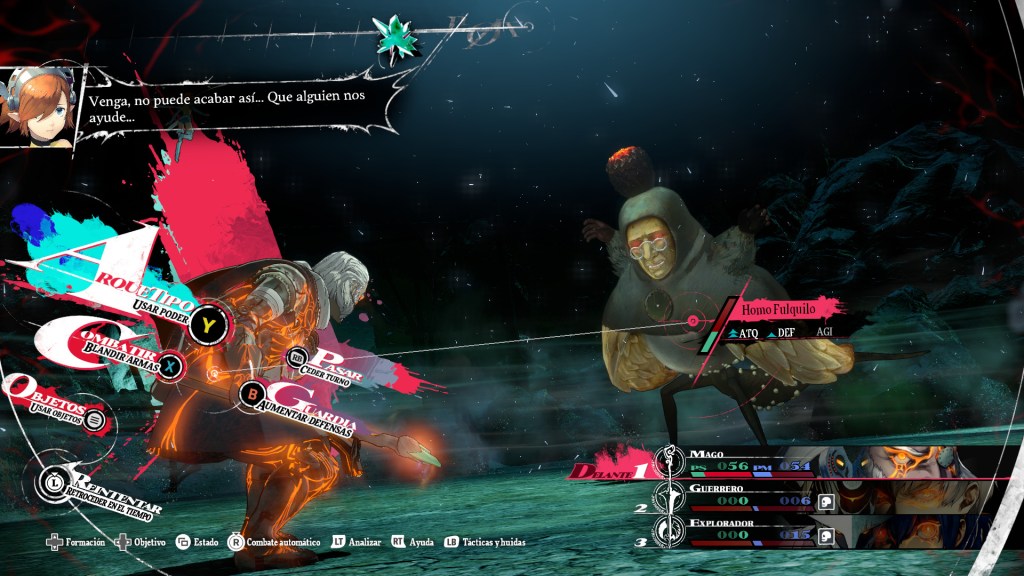Open the Formación option
The image size is (1024, 576).
(x=78, y=542)
